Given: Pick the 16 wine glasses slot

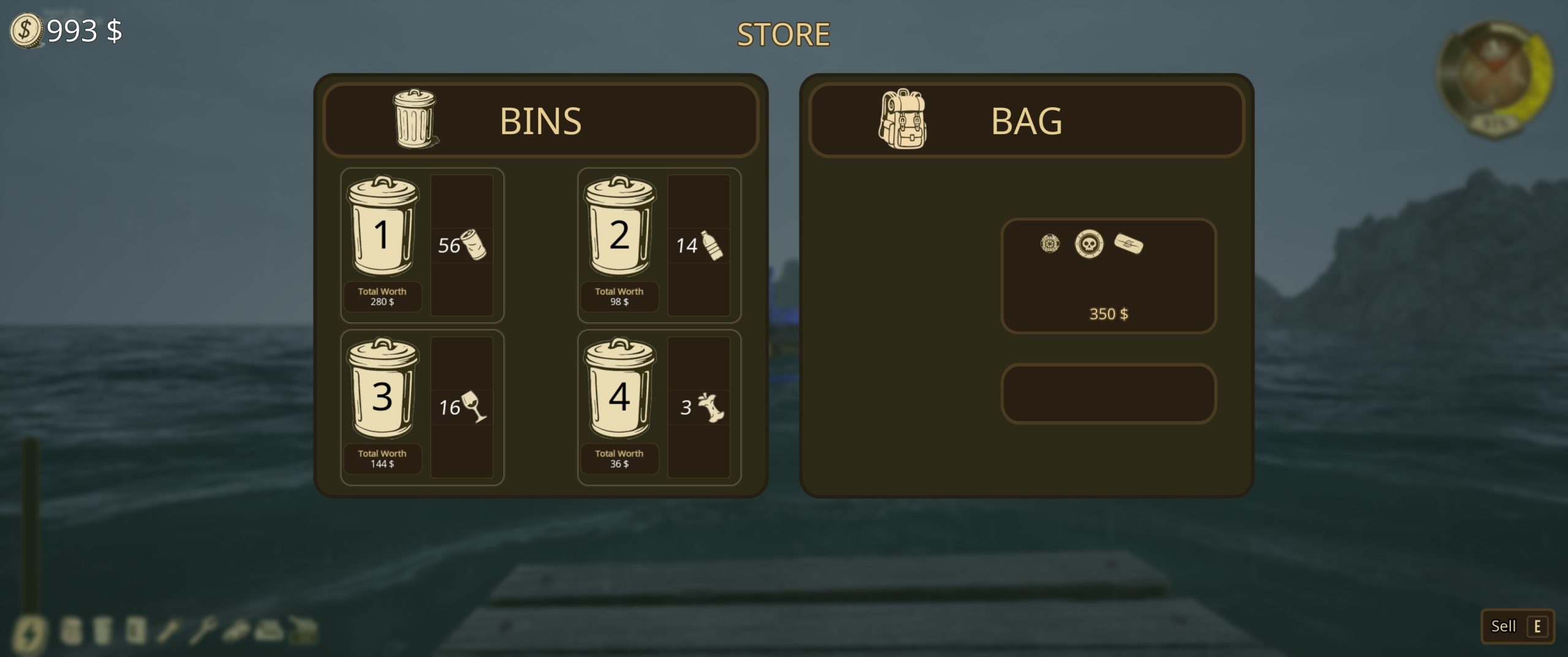Looking at the screenshot, I should (x=462, y=407).
